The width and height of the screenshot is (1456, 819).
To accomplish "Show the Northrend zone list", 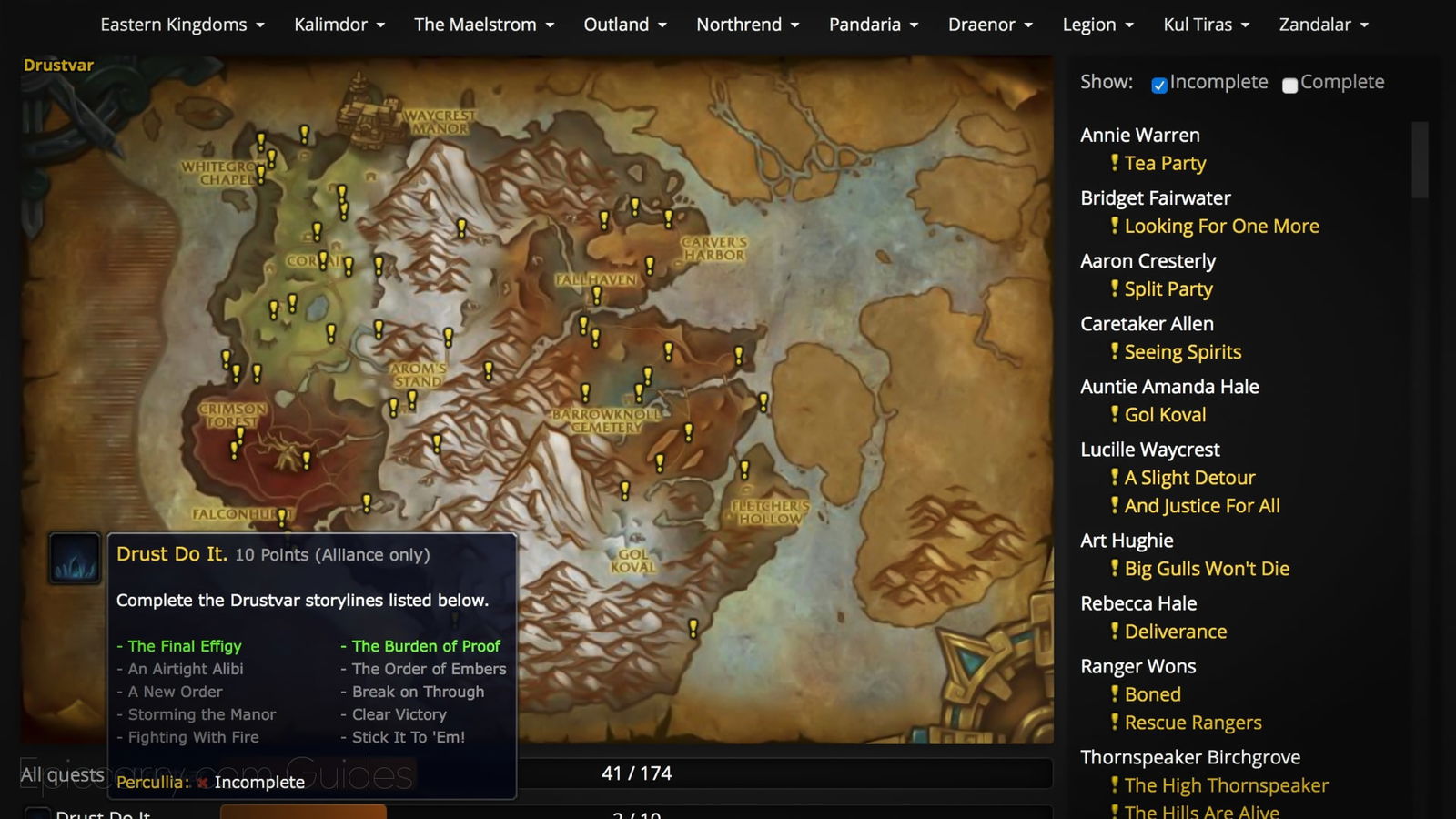I will 747,25.
